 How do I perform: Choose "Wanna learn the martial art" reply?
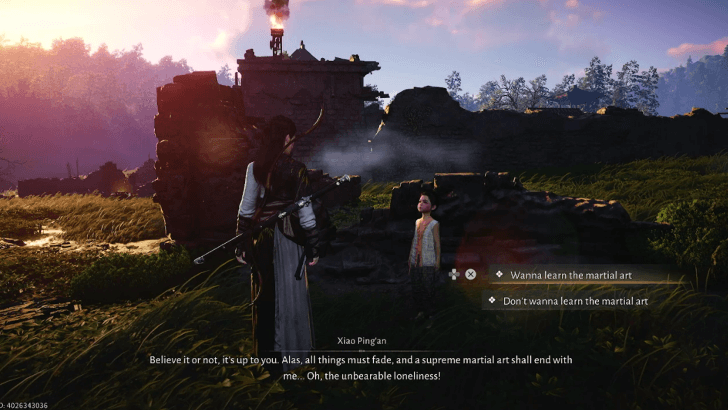tap(570, 274)
